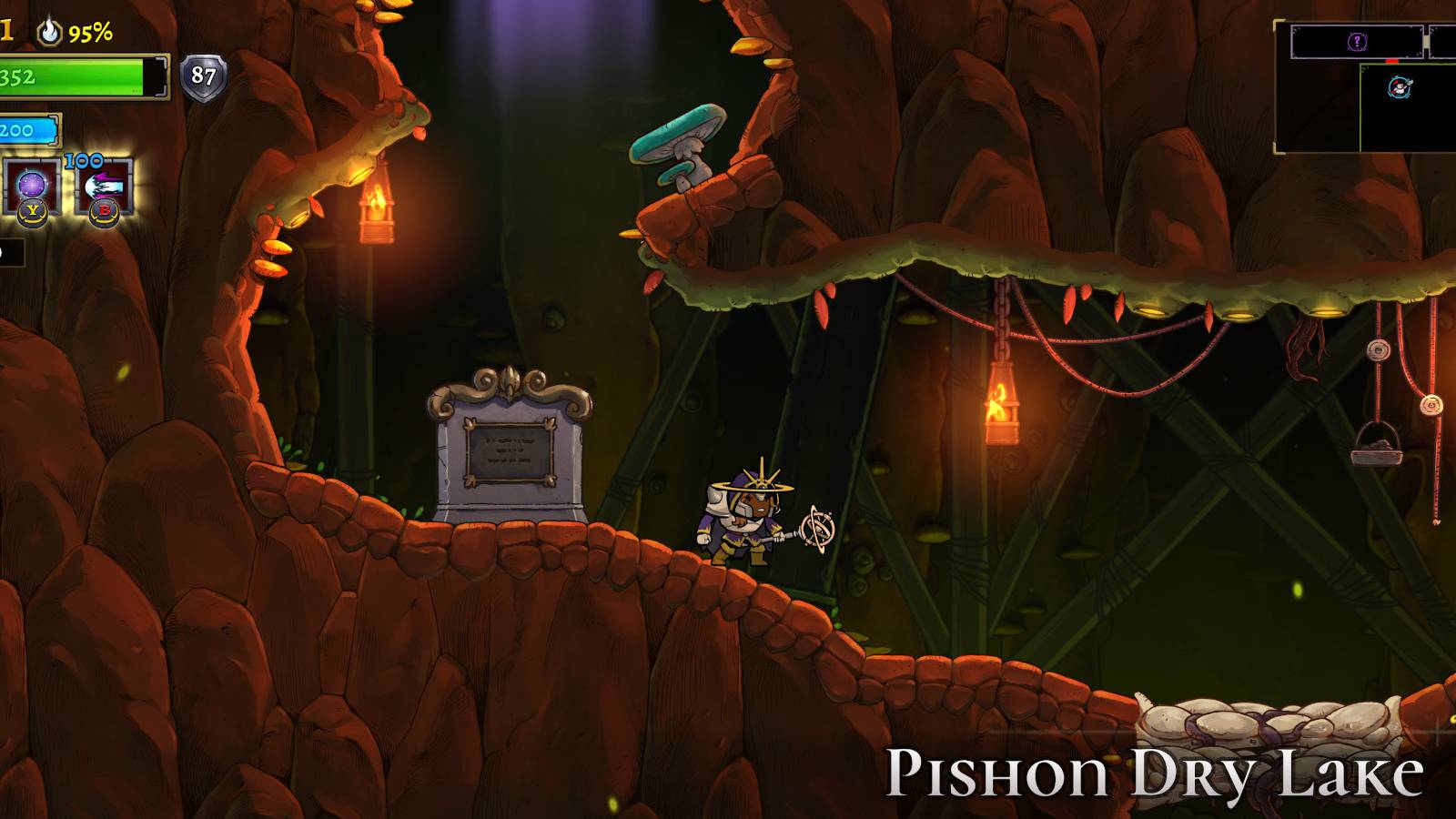The width and height of the screenshot is (1456, 819).
Task: Select the gravestone on the ledge
Action: coord(510,446)
